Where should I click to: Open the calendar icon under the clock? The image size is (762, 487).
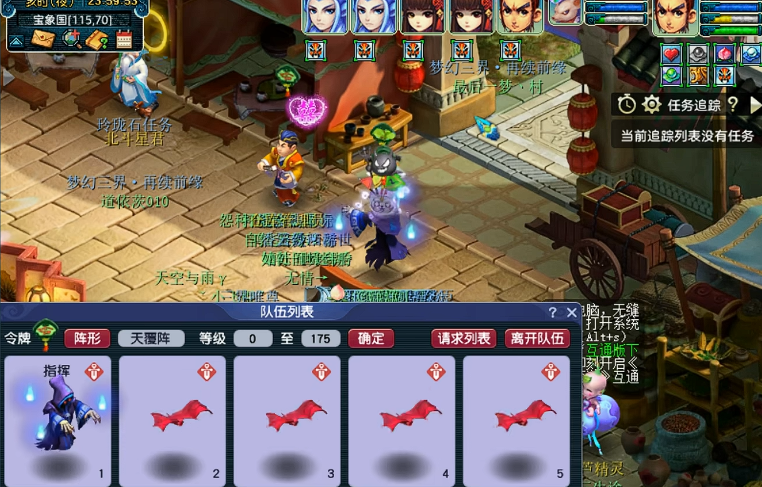click(124, 40)
